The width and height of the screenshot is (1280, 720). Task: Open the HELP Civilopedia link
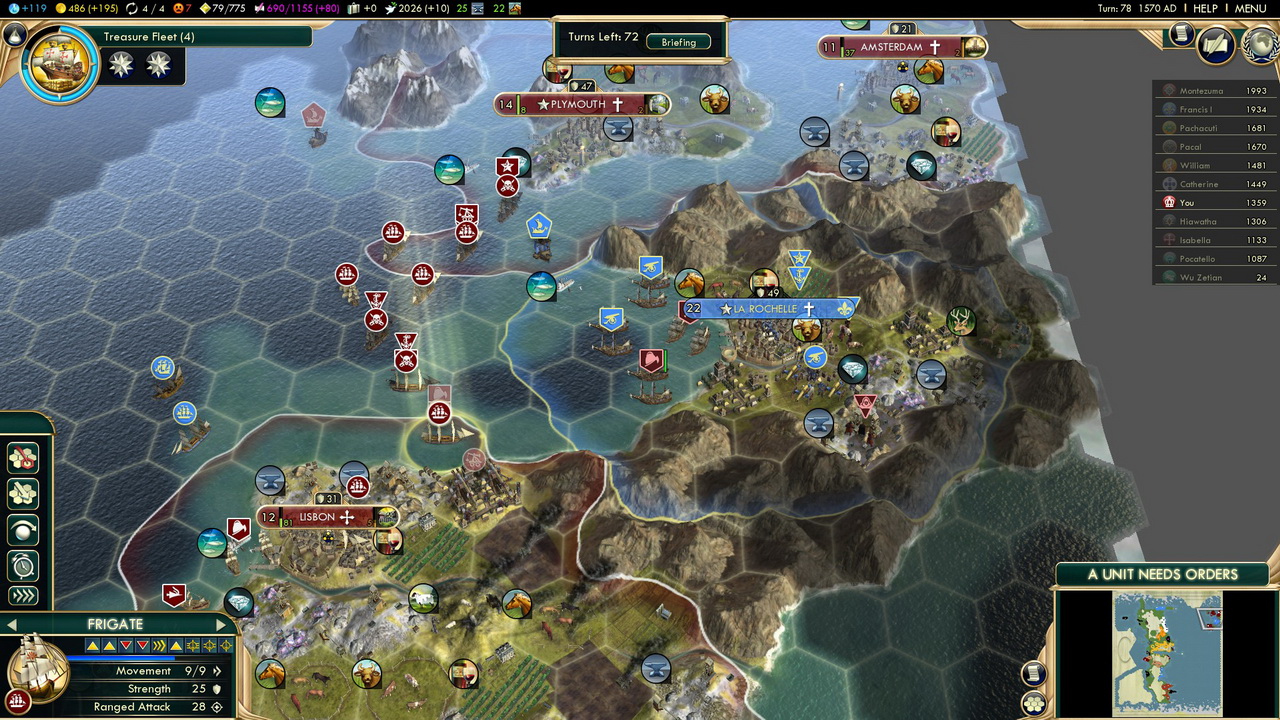pyautogui.click(x=1205, y=8)
